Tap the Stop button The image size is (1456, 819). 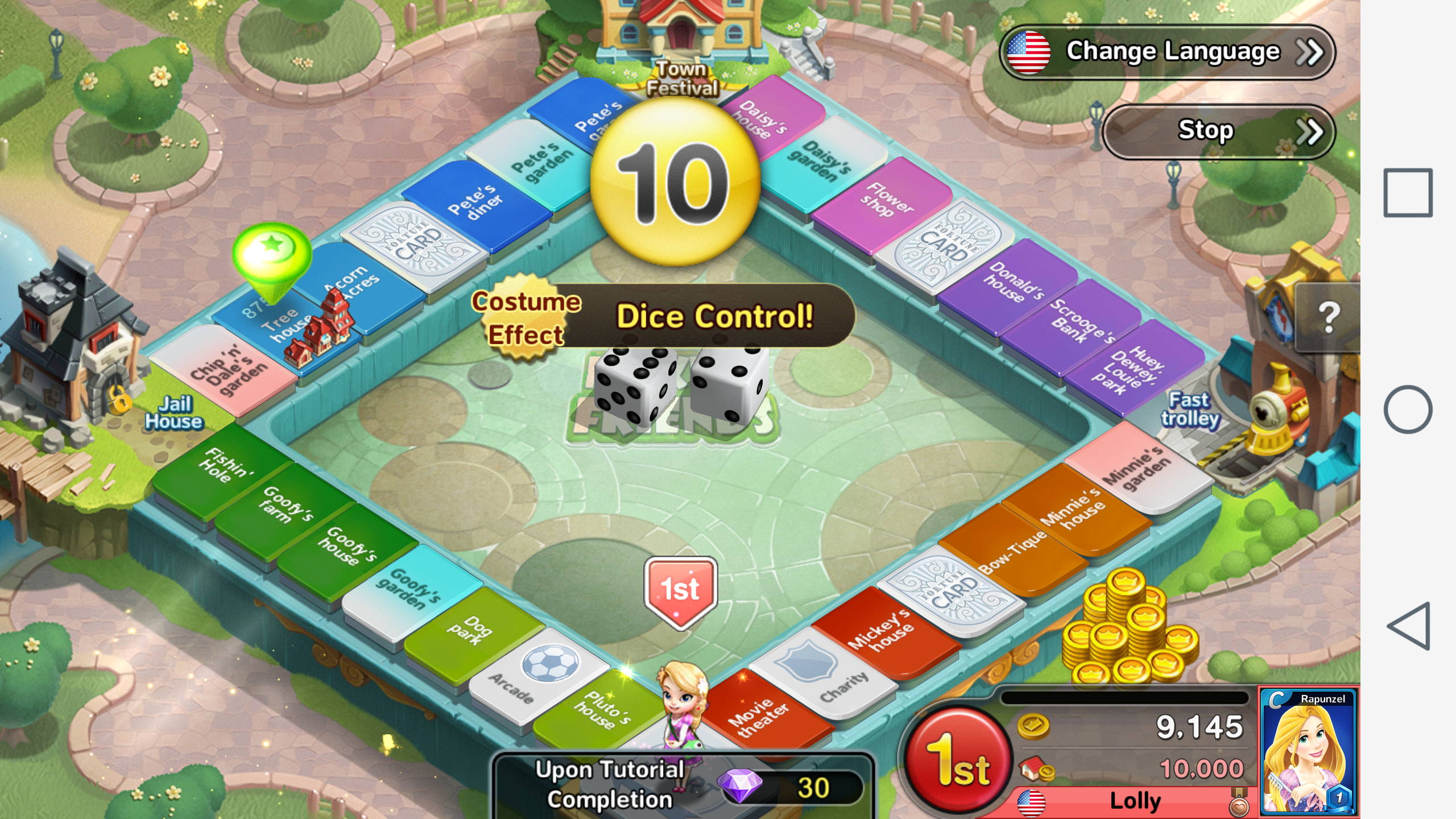(x=1218, y=131)
